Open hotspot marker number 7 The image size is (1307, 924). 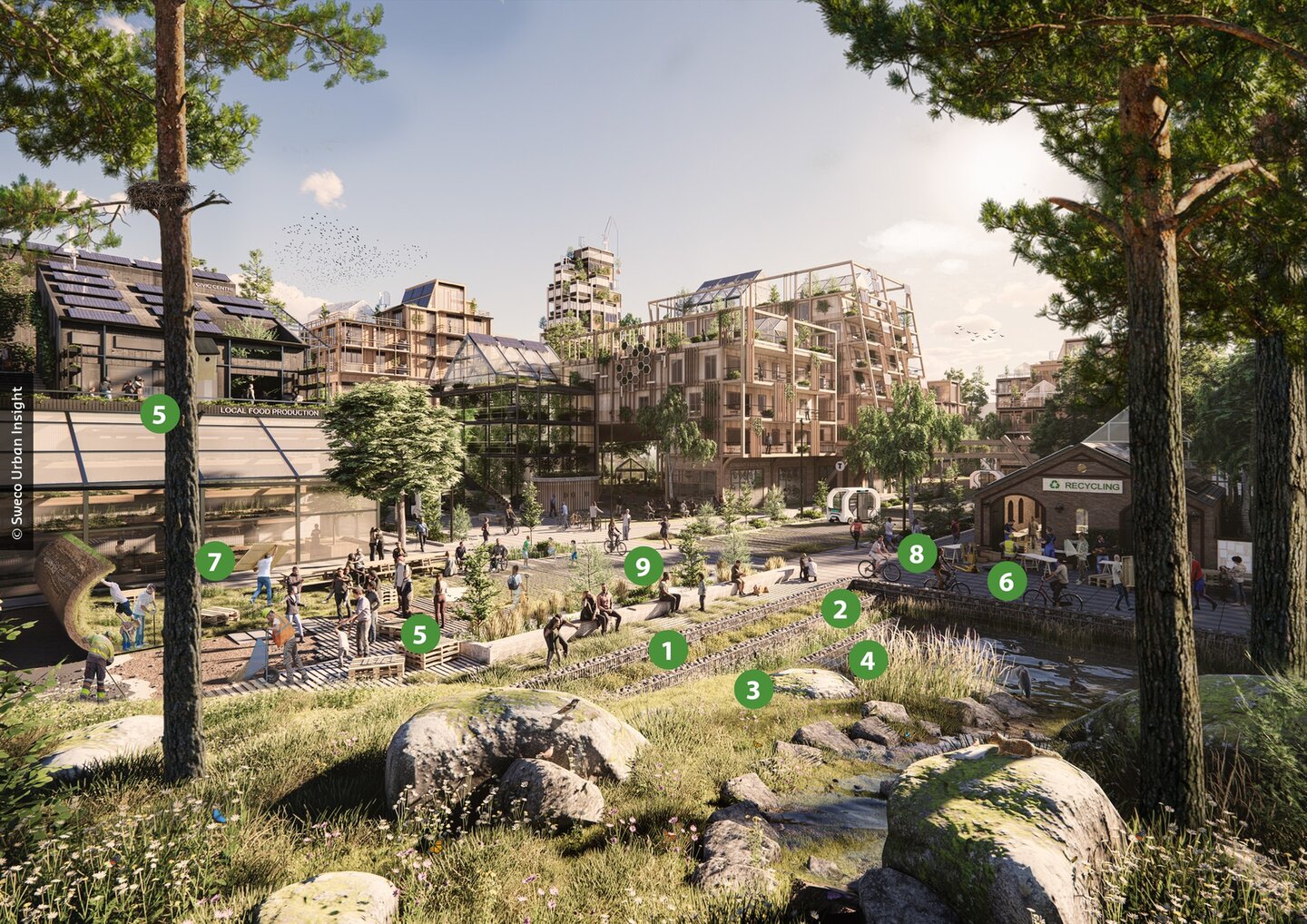[x=214, y=562]
